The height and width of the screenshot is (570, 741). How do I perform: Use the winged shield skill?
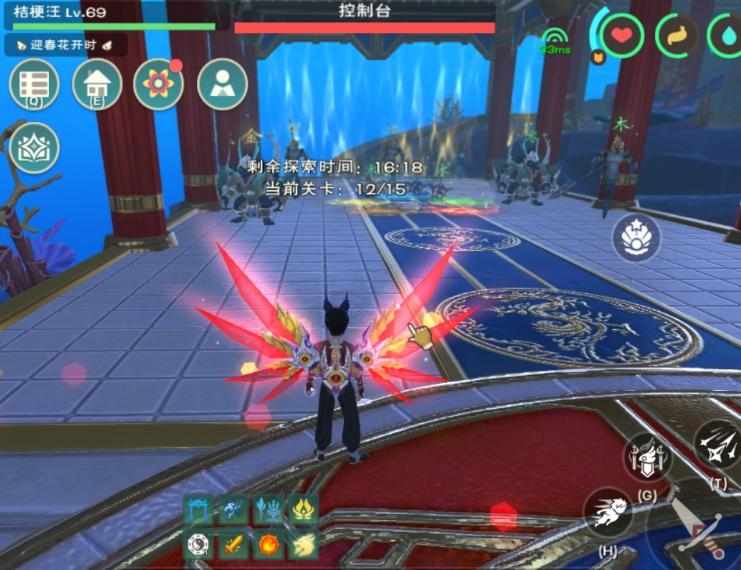tap(645, 459)
